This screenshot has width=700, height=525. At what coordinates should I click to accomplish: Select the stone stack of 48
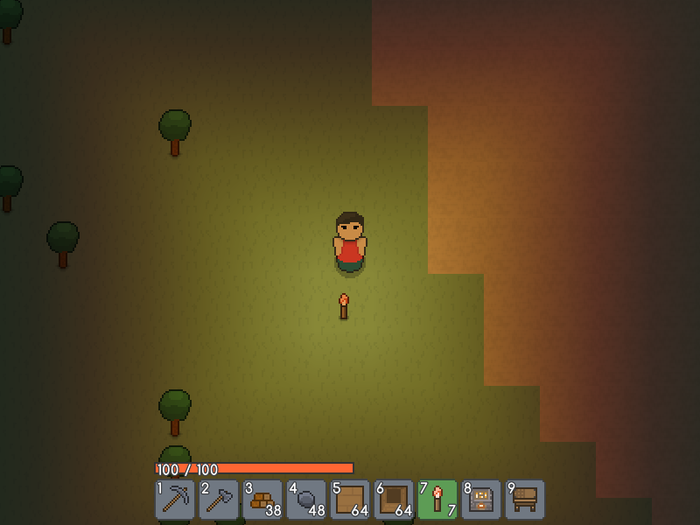click(307, 499)
